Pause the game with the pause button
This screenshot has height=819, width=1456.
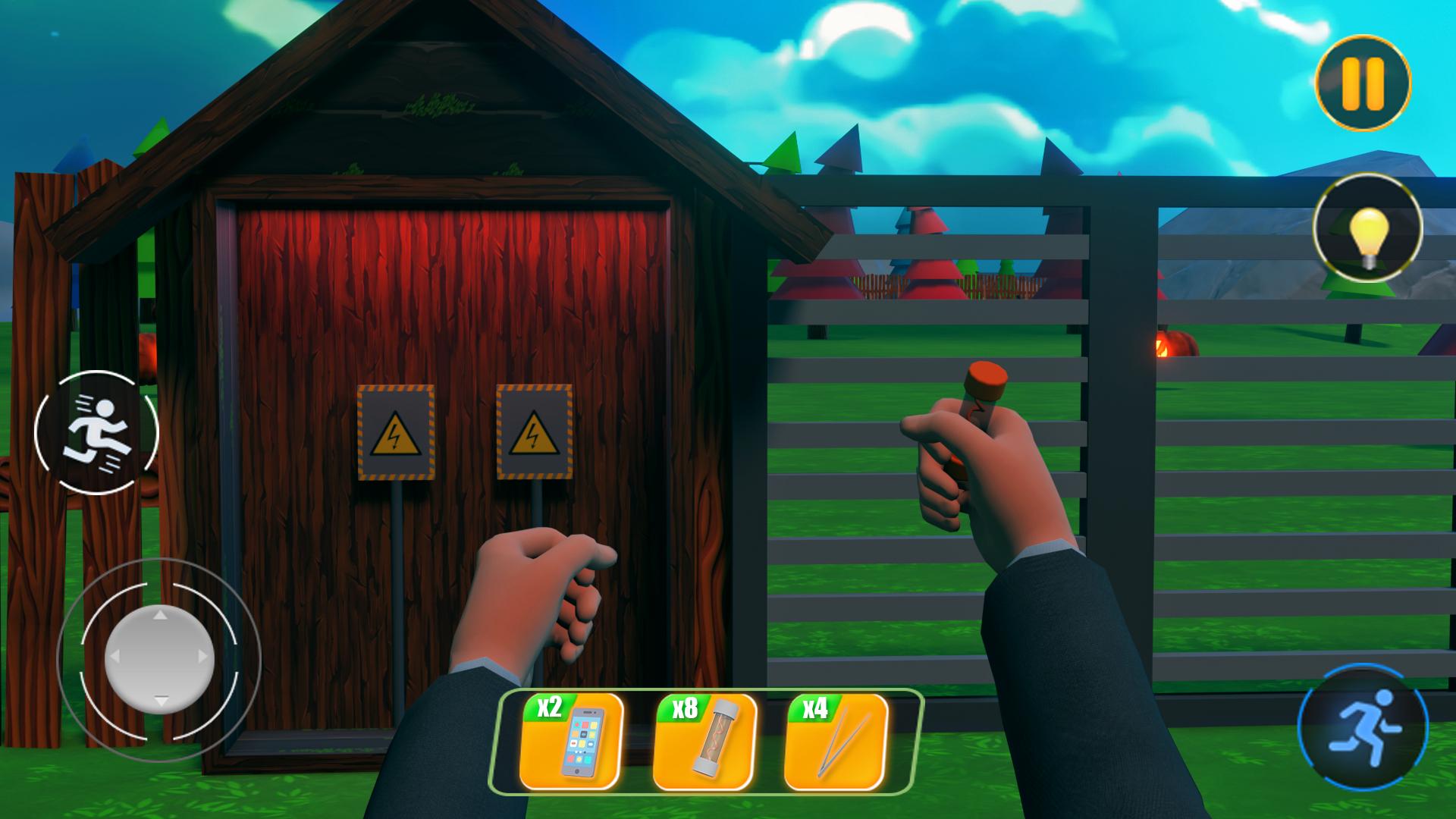tap(1363, 83)
